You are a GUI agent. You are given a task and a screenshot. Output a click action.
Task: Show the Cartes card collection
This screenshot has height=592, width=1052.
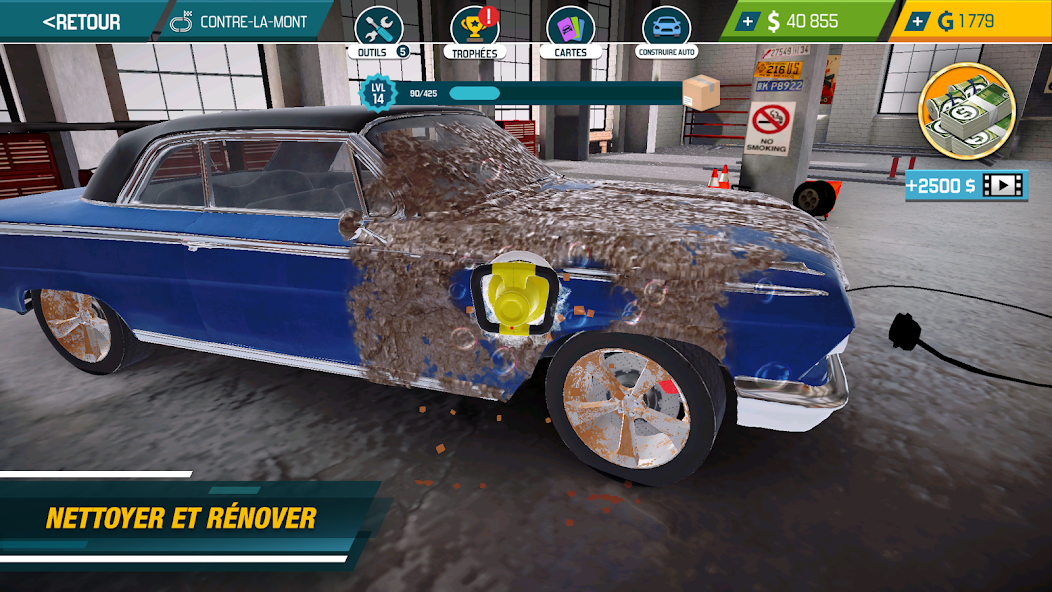point(570,31)
